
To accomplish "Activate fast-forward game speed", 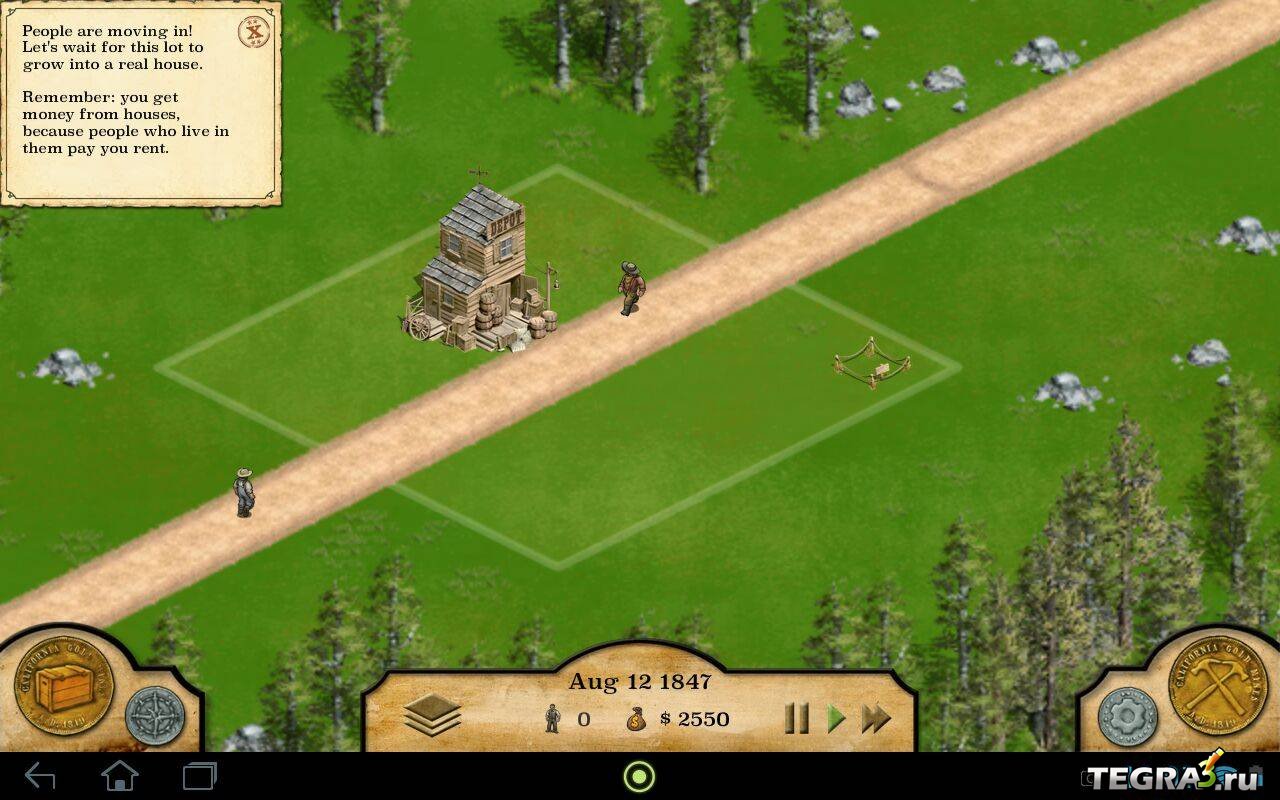I will [876, 718].
